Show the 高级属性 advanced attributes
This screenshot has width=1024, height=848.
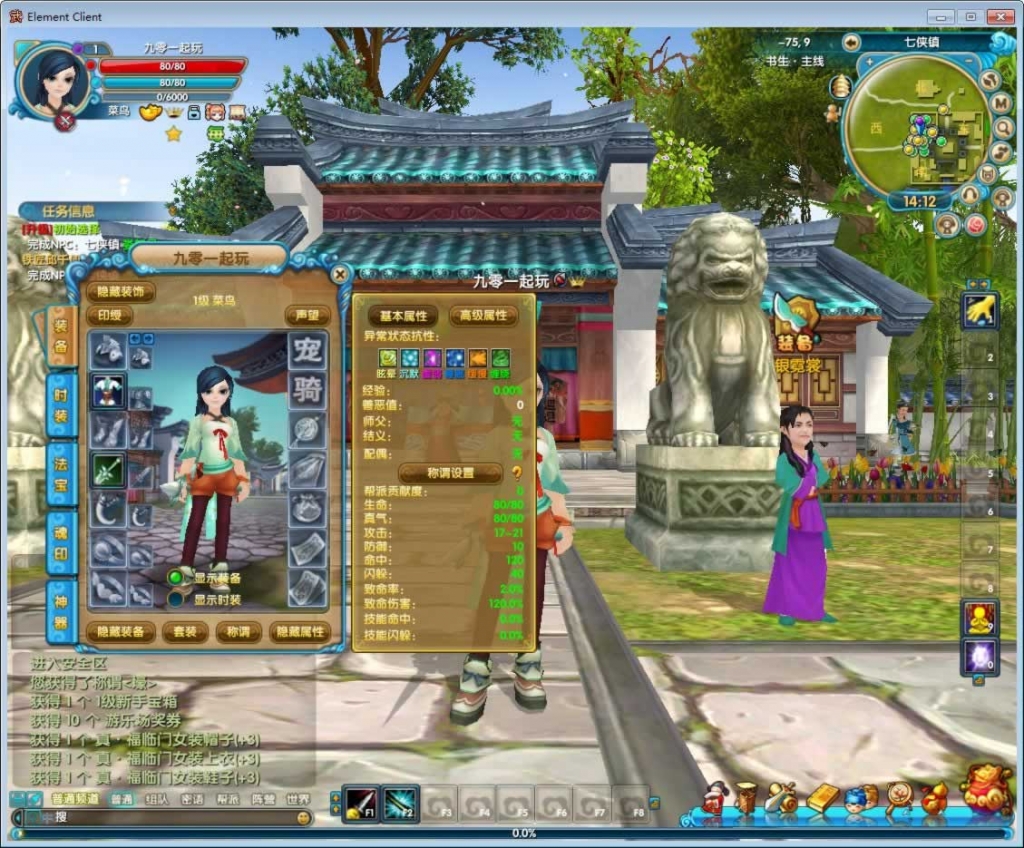(x=483, y=316)
